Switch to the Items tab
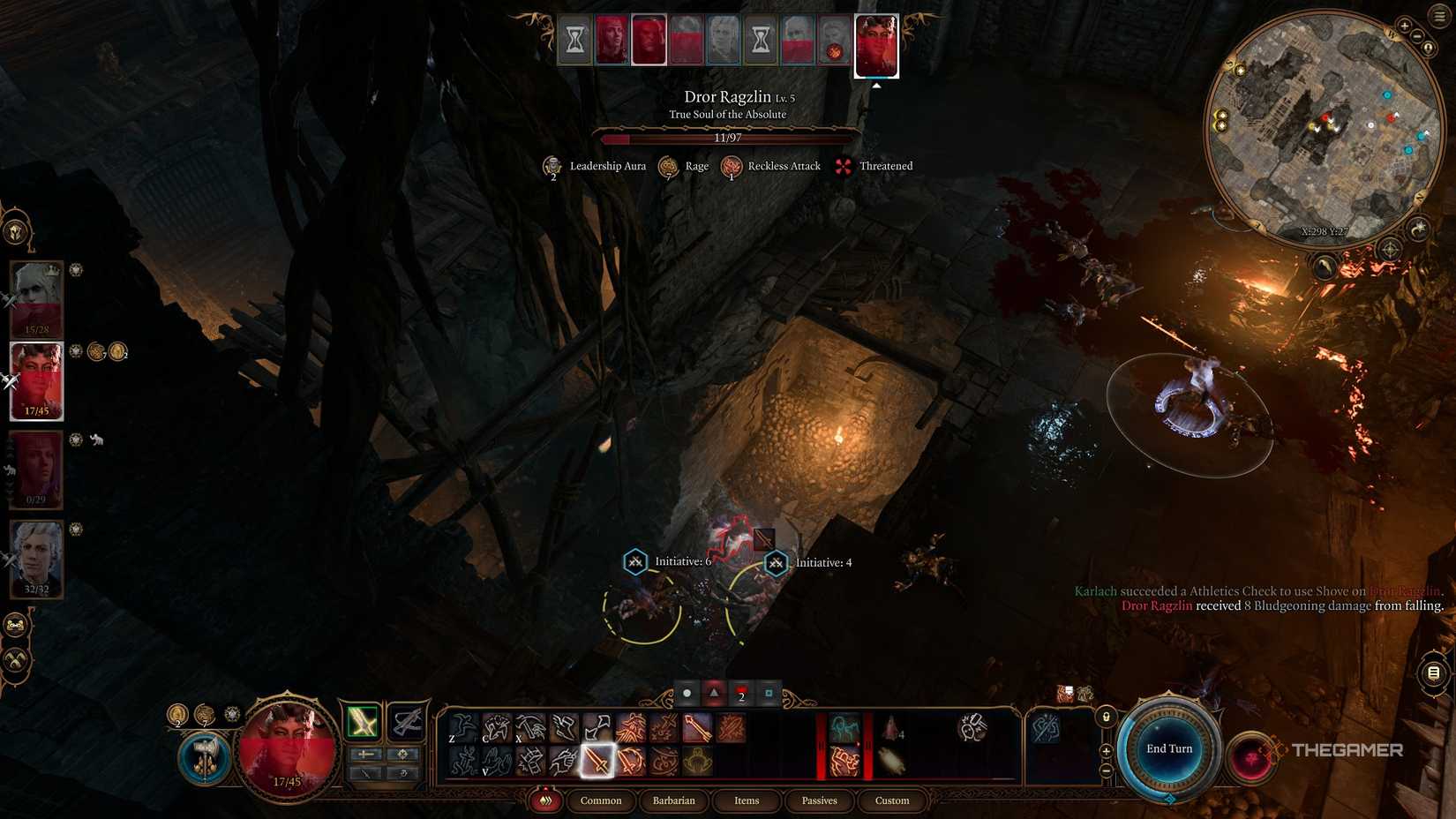 tap(747, 801)
